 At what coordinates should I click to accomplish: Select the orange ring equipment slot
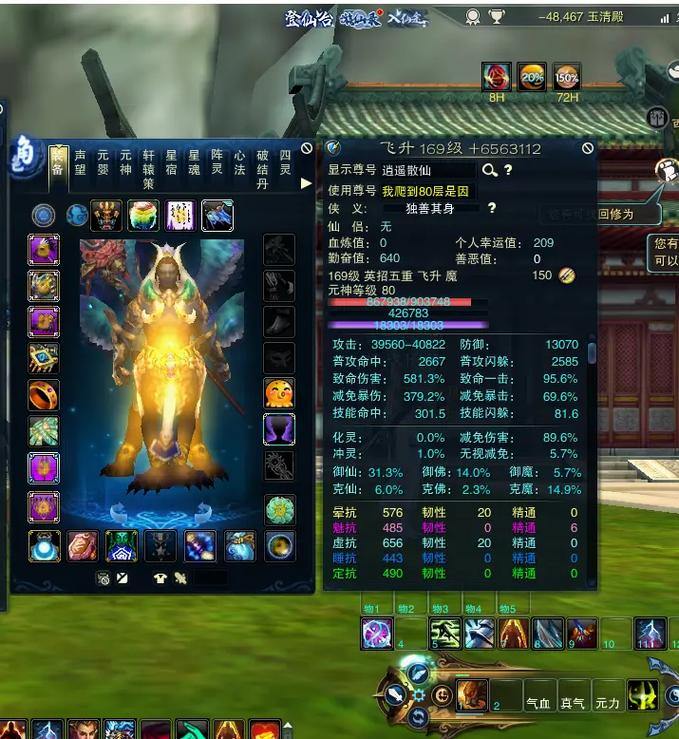click(43, 394)
